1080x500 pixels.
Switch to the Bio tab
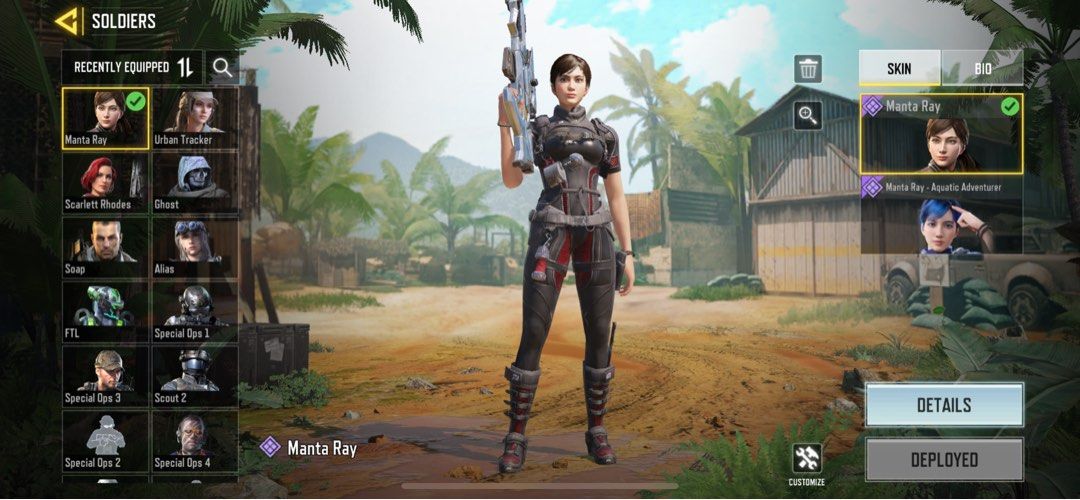coord(982,67)
